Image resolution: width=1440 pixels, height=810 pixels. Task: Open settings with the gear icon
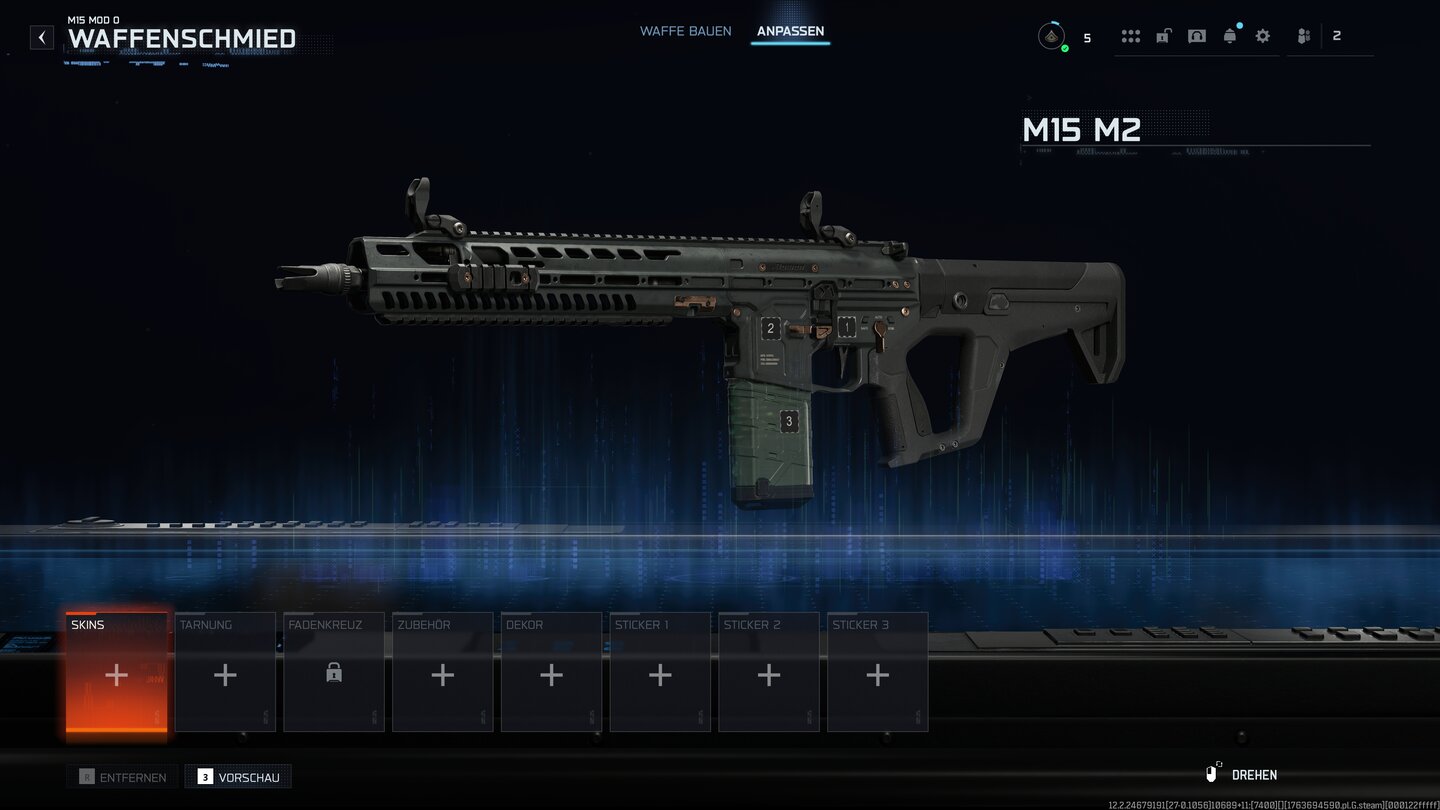click(x=1263, y=36)
